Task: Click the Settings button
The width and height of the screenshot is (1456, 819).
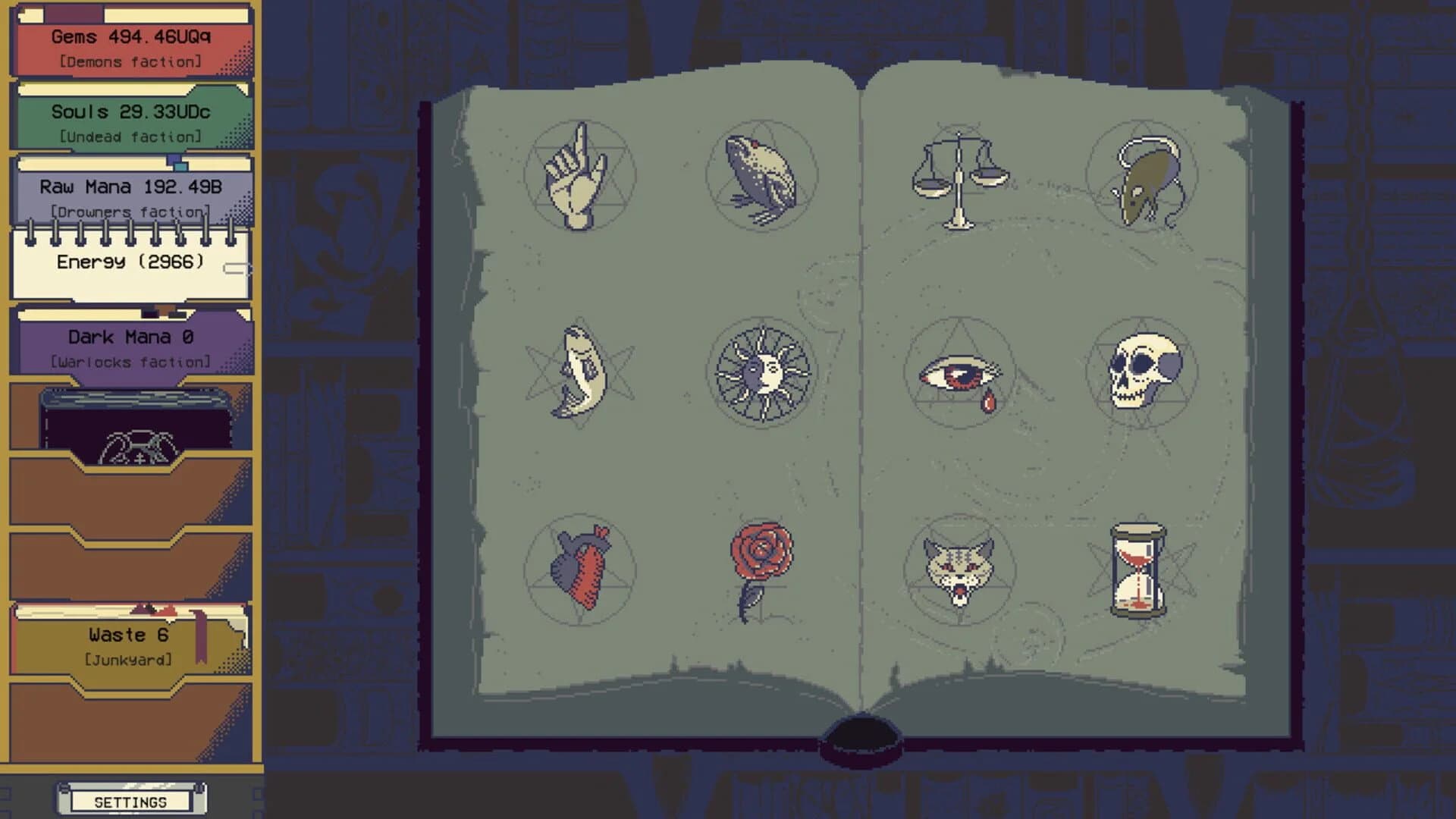Action: (x=129, y=800)
